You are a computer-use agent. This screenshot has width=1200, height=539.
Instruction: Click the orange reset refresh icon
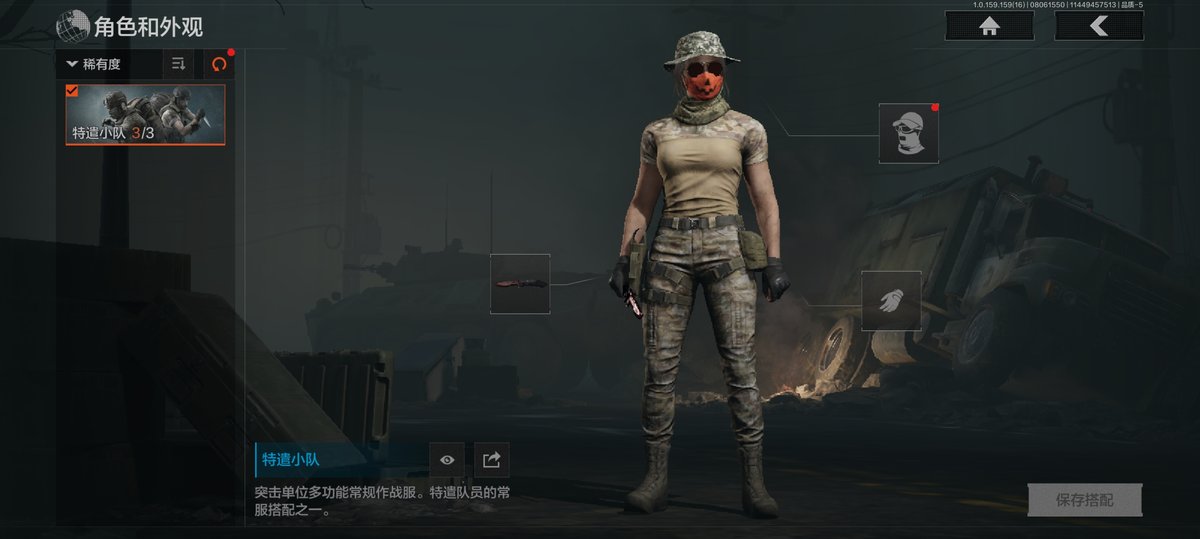tap(219, 64)
